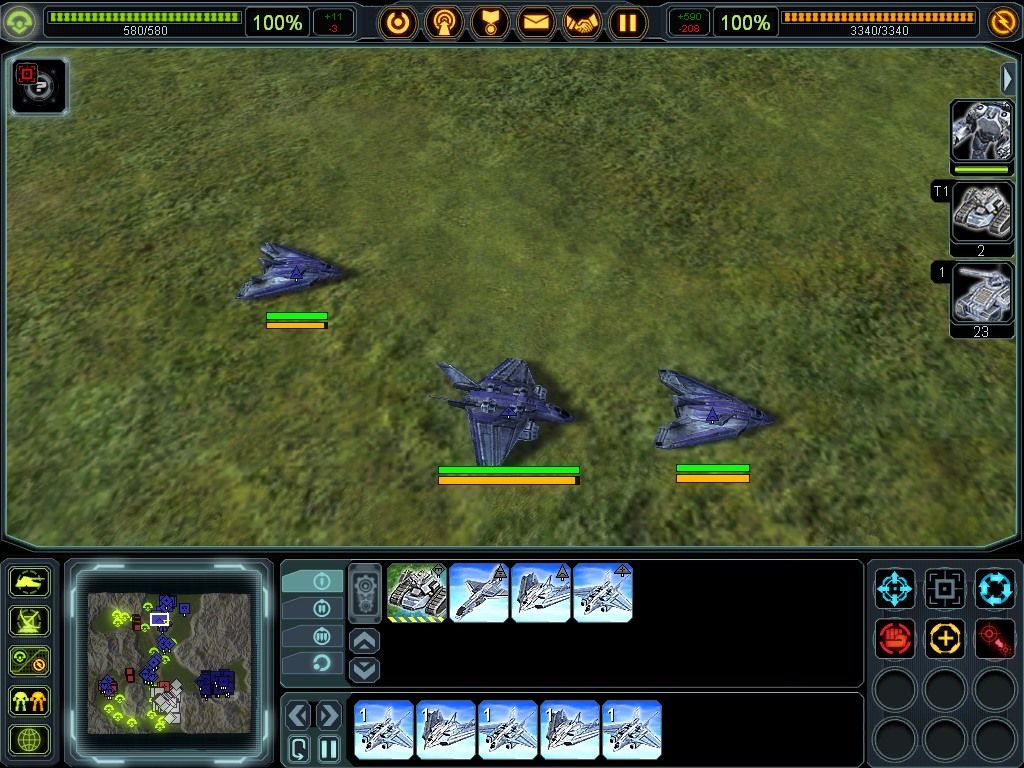Click the build queue pause button
The width and height of the screenshot is (1024, 768).
tap(329, 748)
